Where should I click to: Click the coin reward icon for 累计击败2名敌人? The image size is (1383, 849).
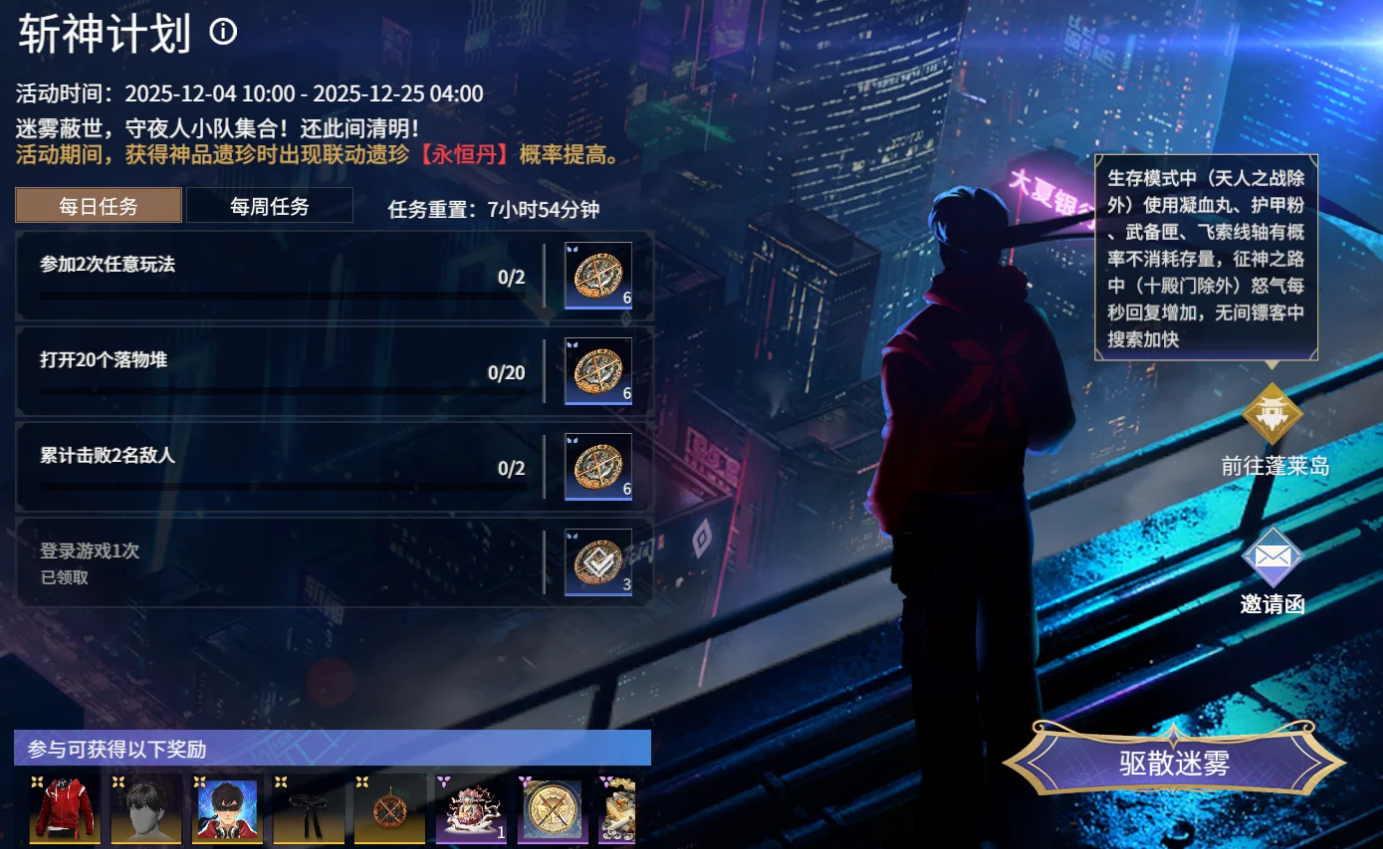coord(600,465)
